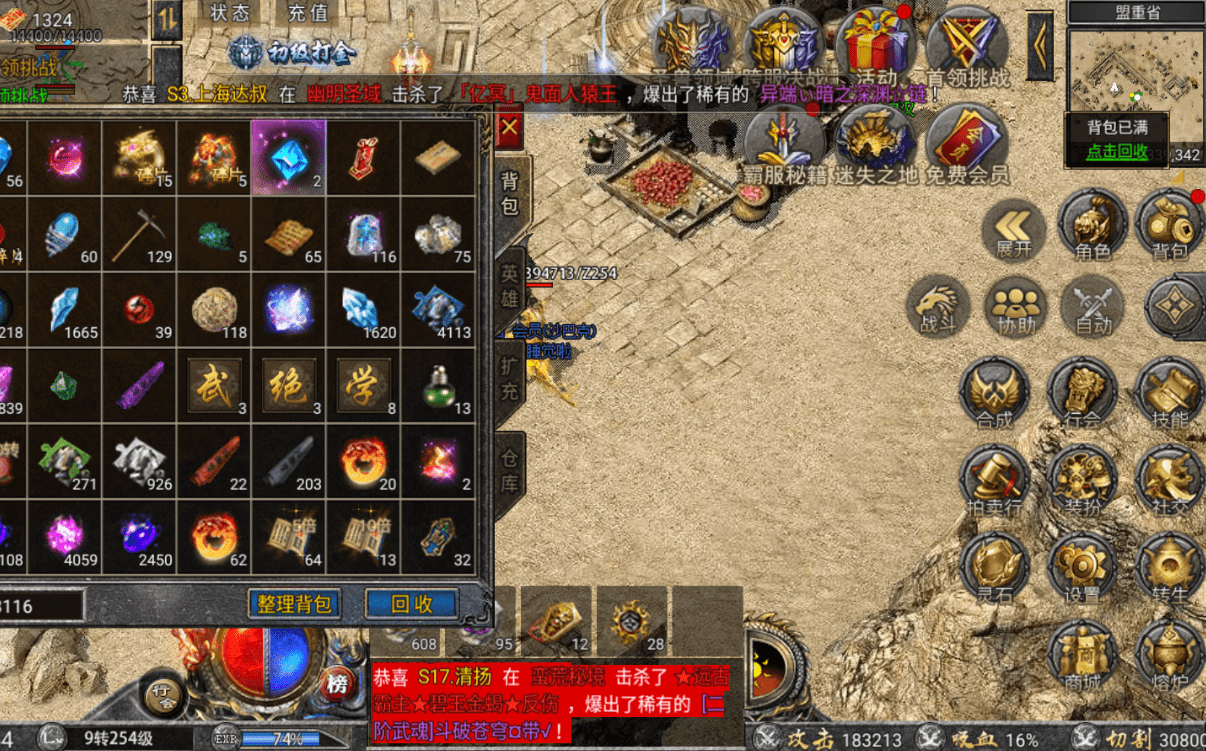The image size is (1206, 751).
Task: Click the 整理背包 sort button
Action: [x=294, y=604]
